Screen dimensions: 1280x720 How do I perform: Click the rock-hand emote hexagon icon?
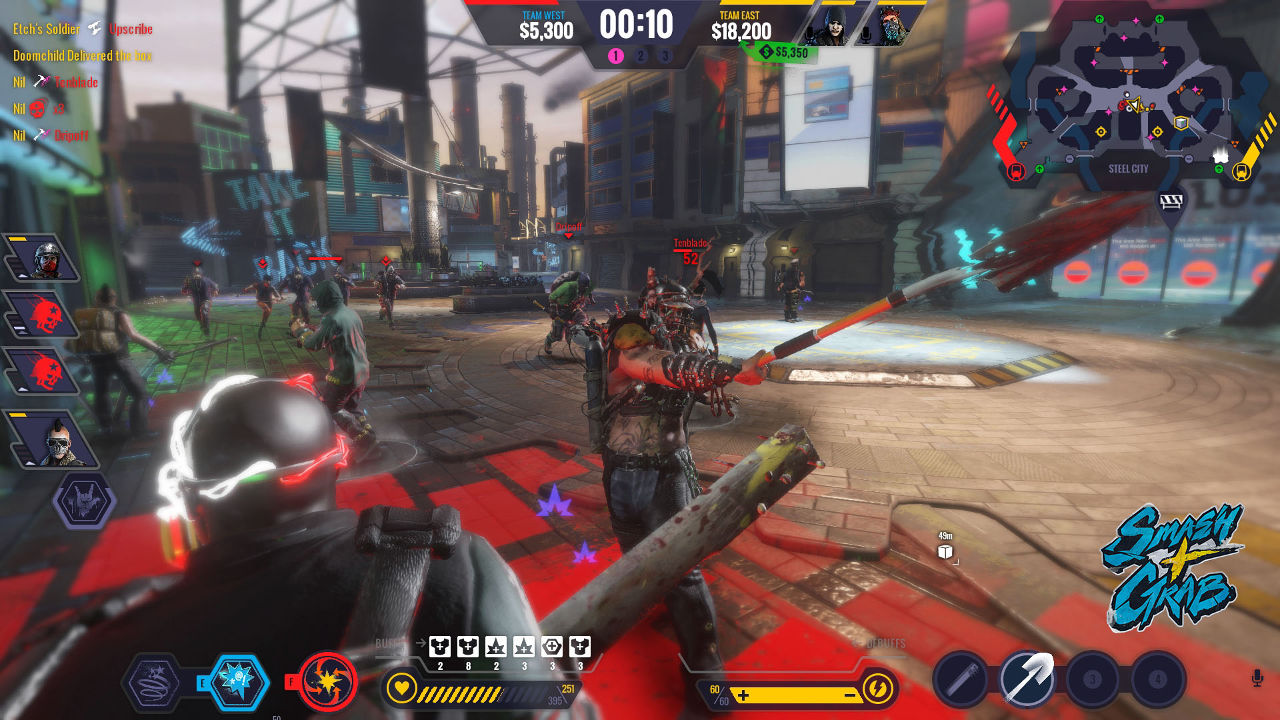pyautogui.click(x=84, y=500)
